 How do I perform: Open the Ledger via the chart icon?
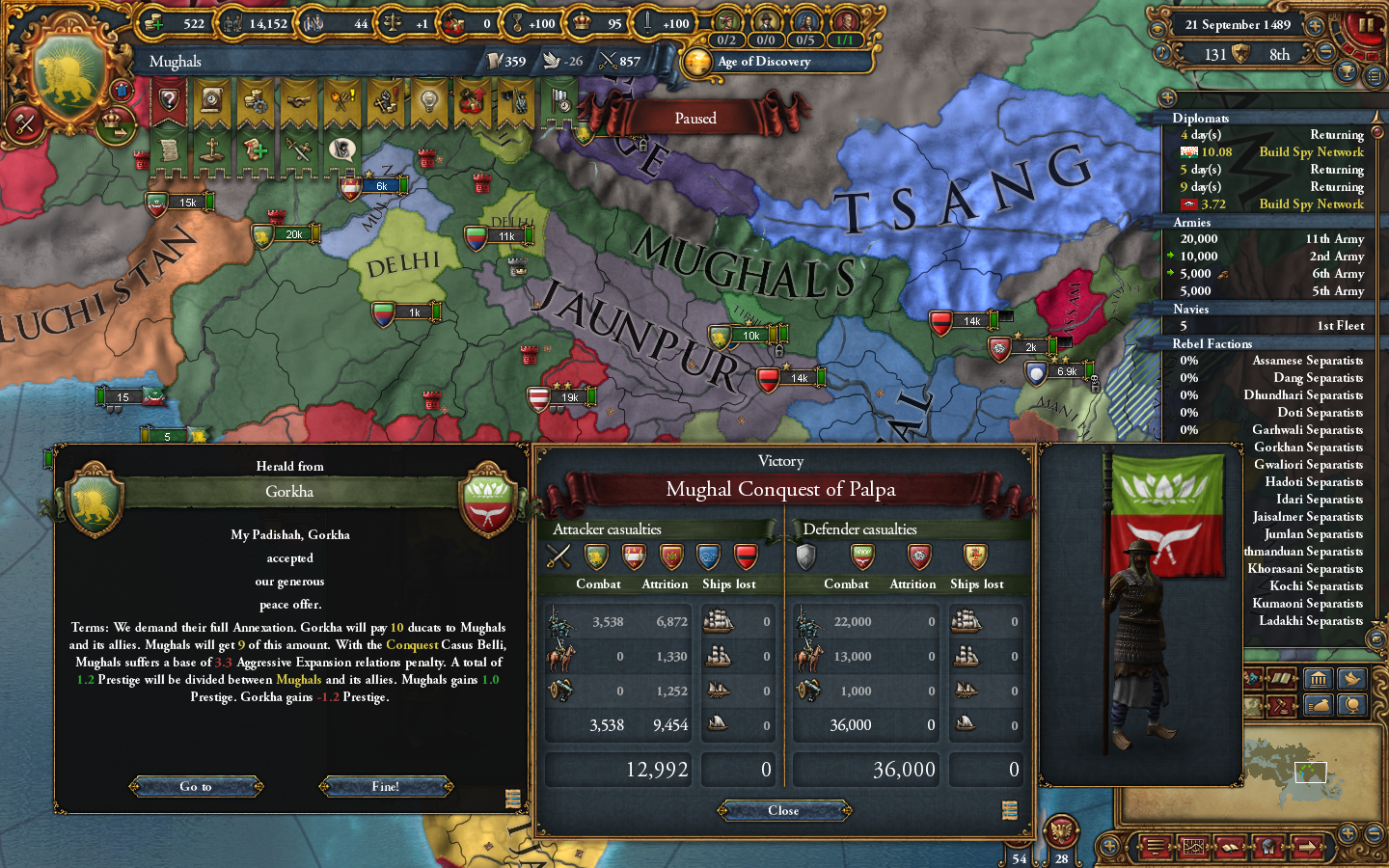click(x=1193, y=846)
